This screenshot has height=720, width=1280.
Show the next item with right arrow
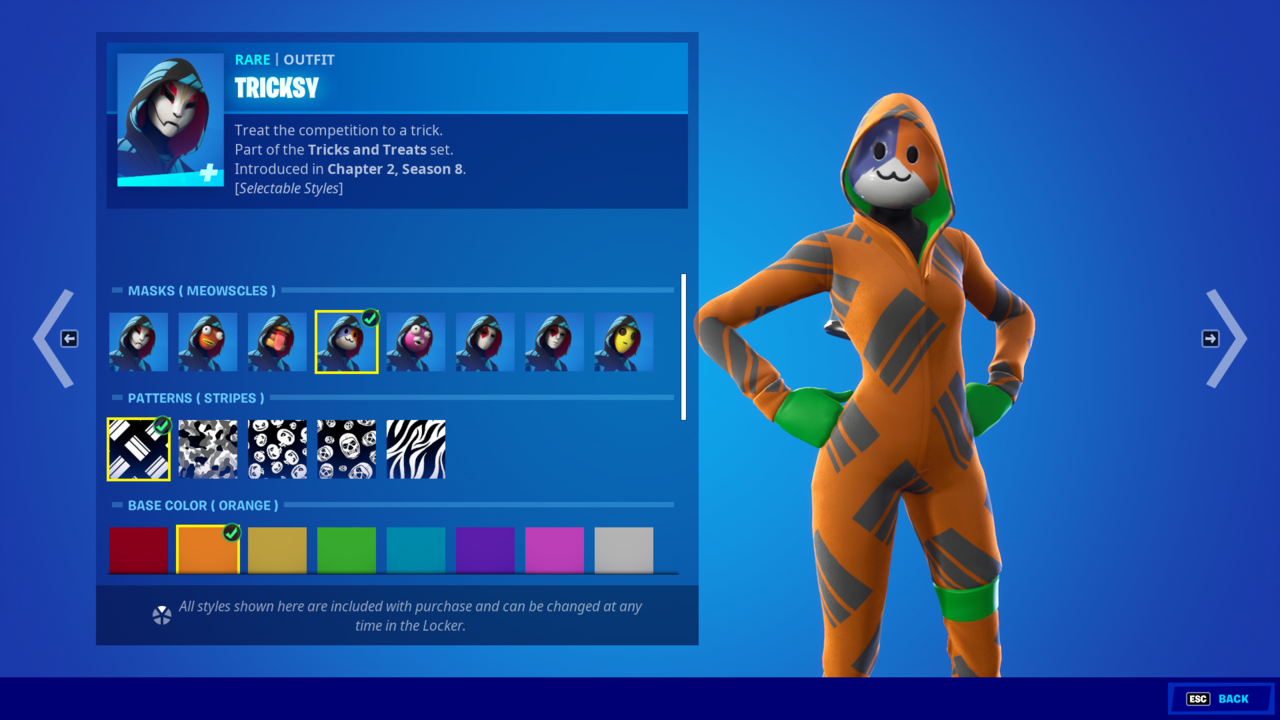(x=1225, y=339)
